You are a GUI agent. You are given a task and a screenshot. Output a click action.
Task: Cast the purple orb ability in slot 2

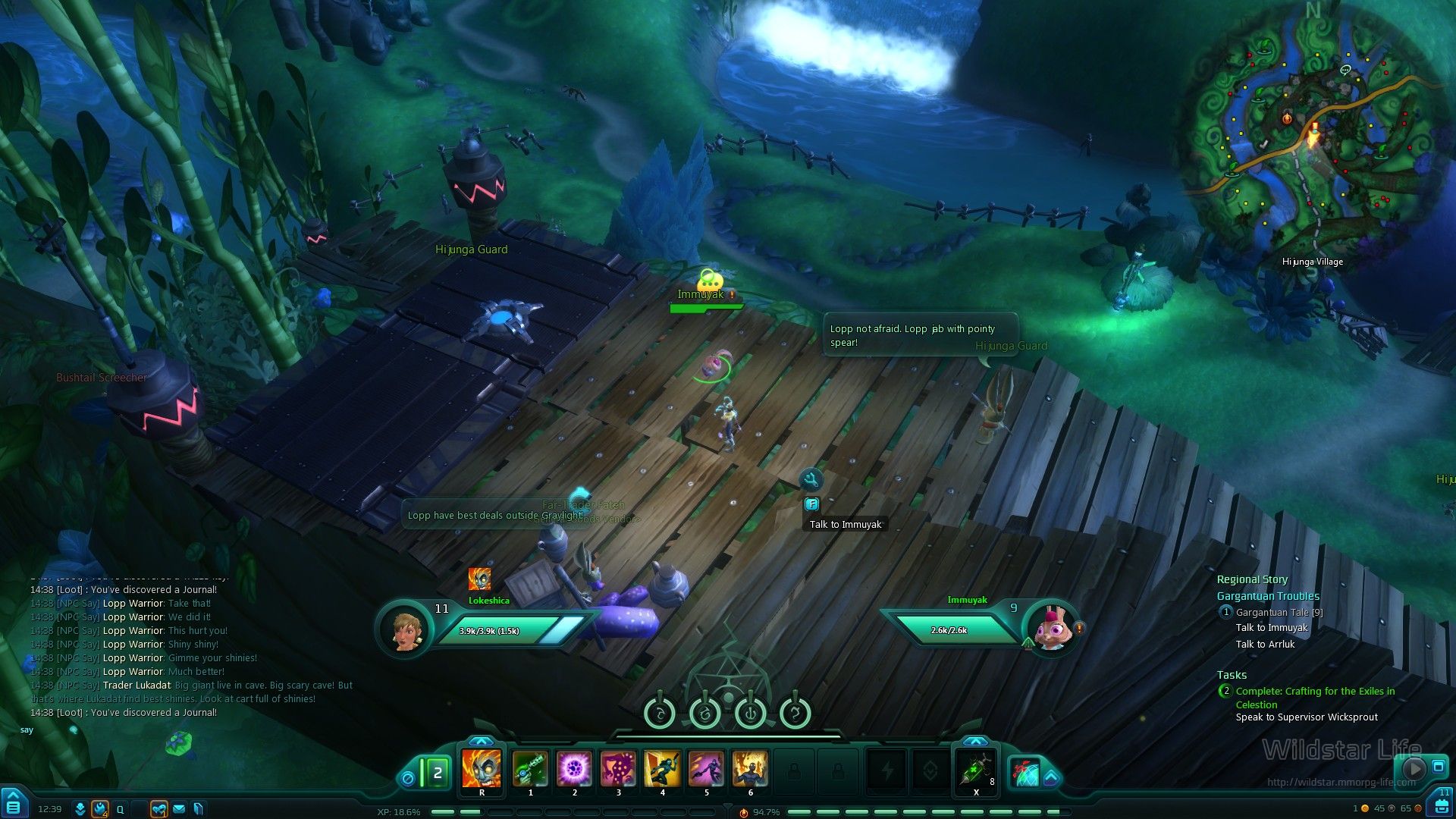tap(574, 768)
